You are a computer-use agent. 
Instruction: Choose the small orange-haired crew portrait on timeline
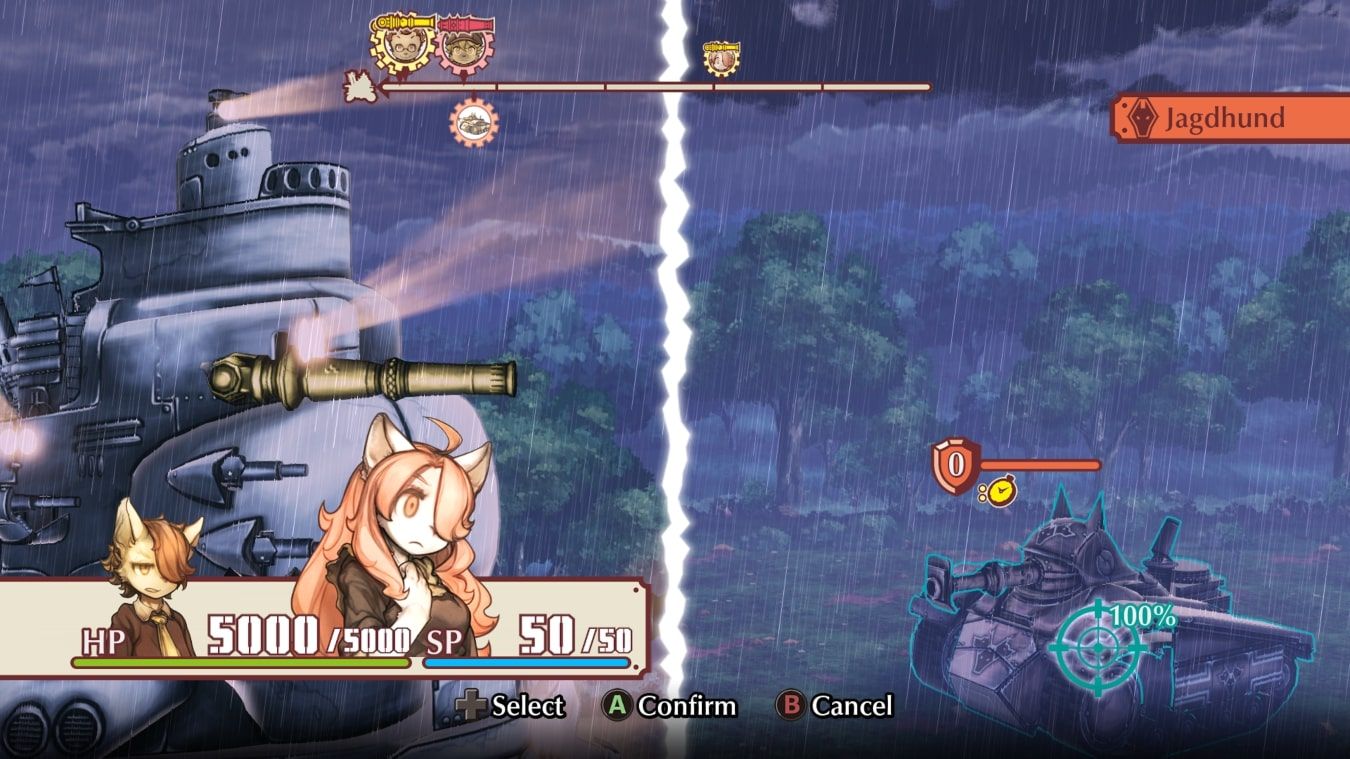pos(720,58)
